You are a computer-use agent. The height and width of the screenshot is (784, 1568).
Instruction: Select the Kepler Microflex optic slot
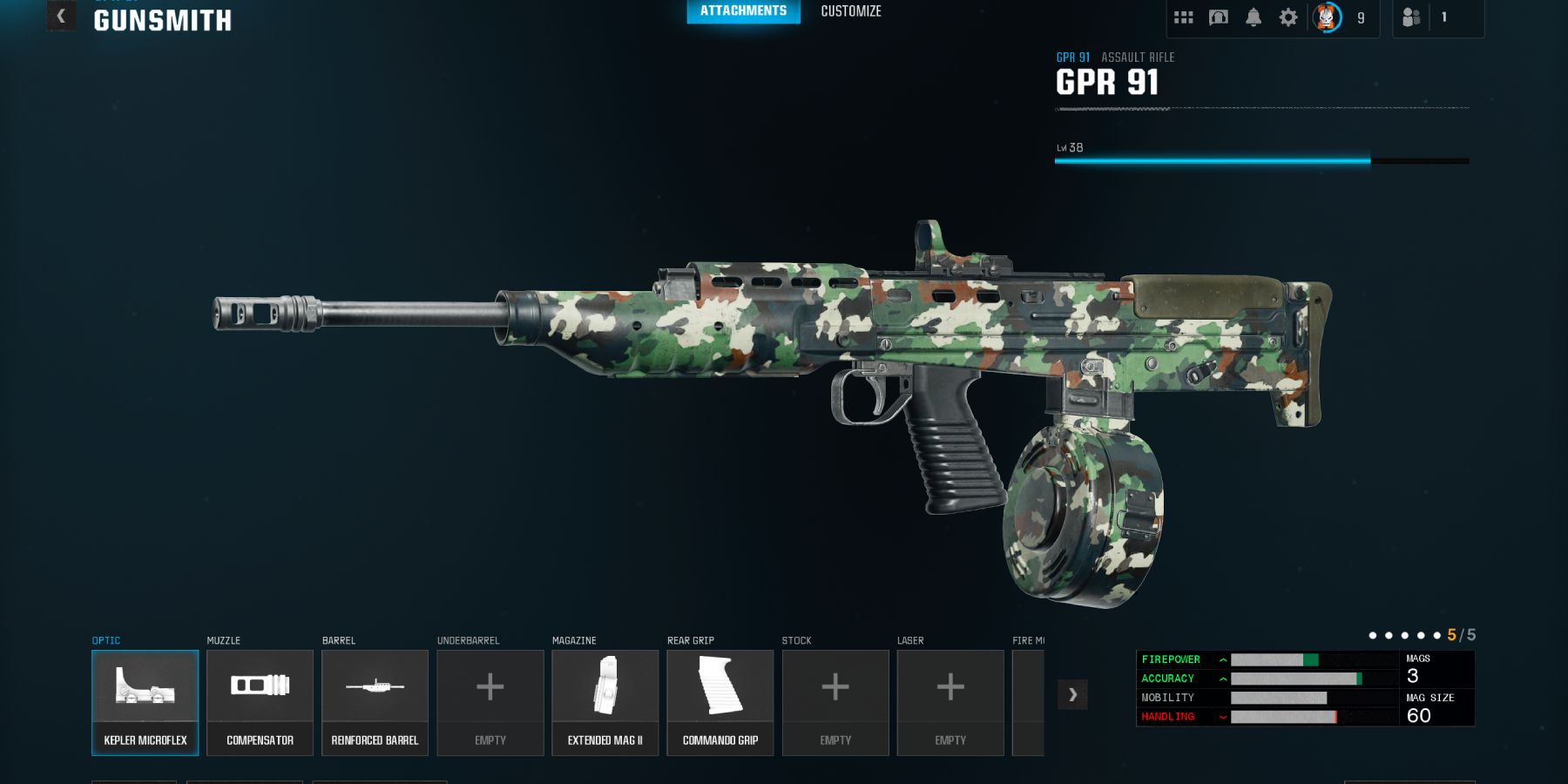(145, 702)
